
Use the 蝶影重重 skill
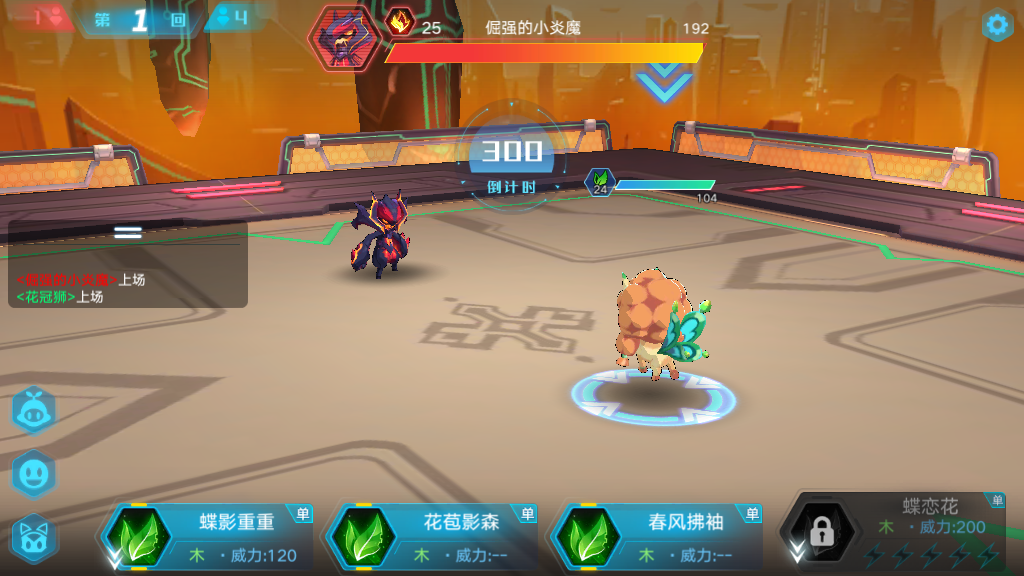tap(209, 537)
